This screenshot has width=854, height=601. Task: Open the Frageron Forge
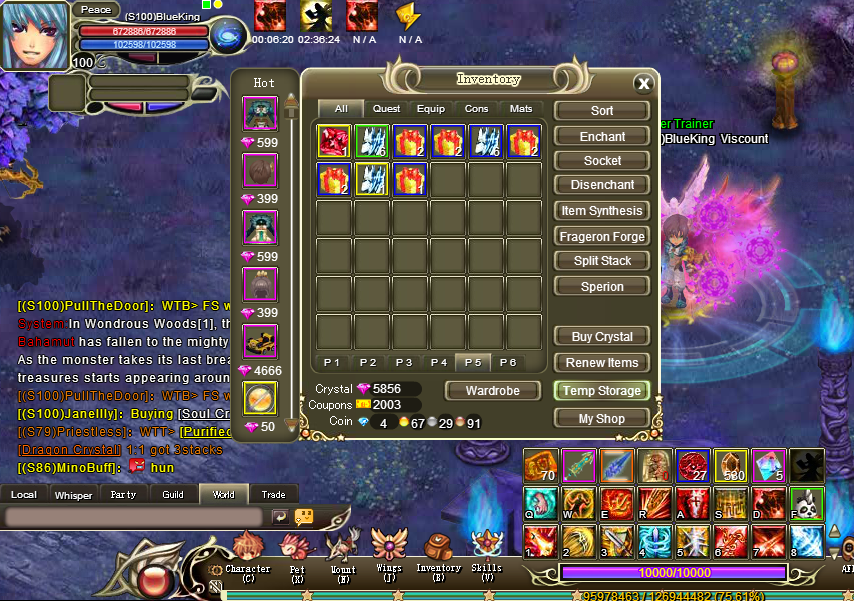click(x=602, y=237)
